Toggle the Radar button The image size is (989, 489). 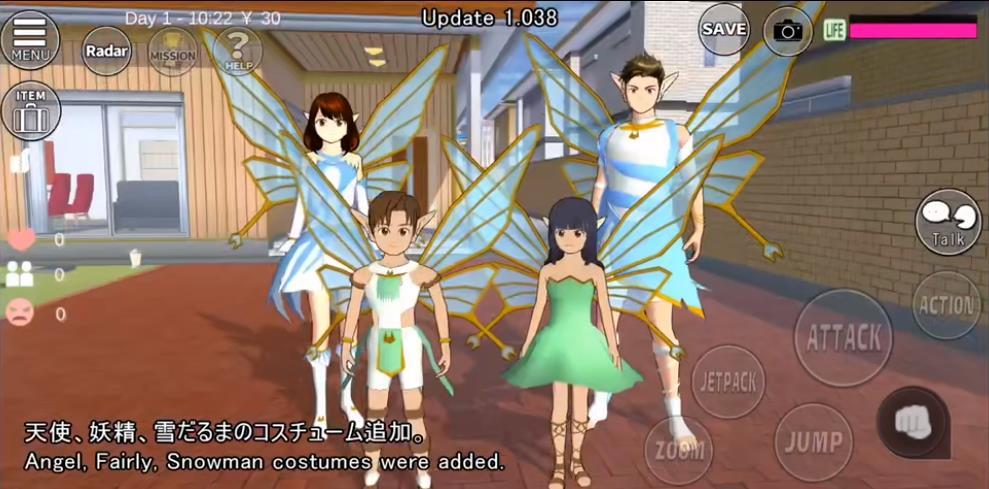[106, 50]
